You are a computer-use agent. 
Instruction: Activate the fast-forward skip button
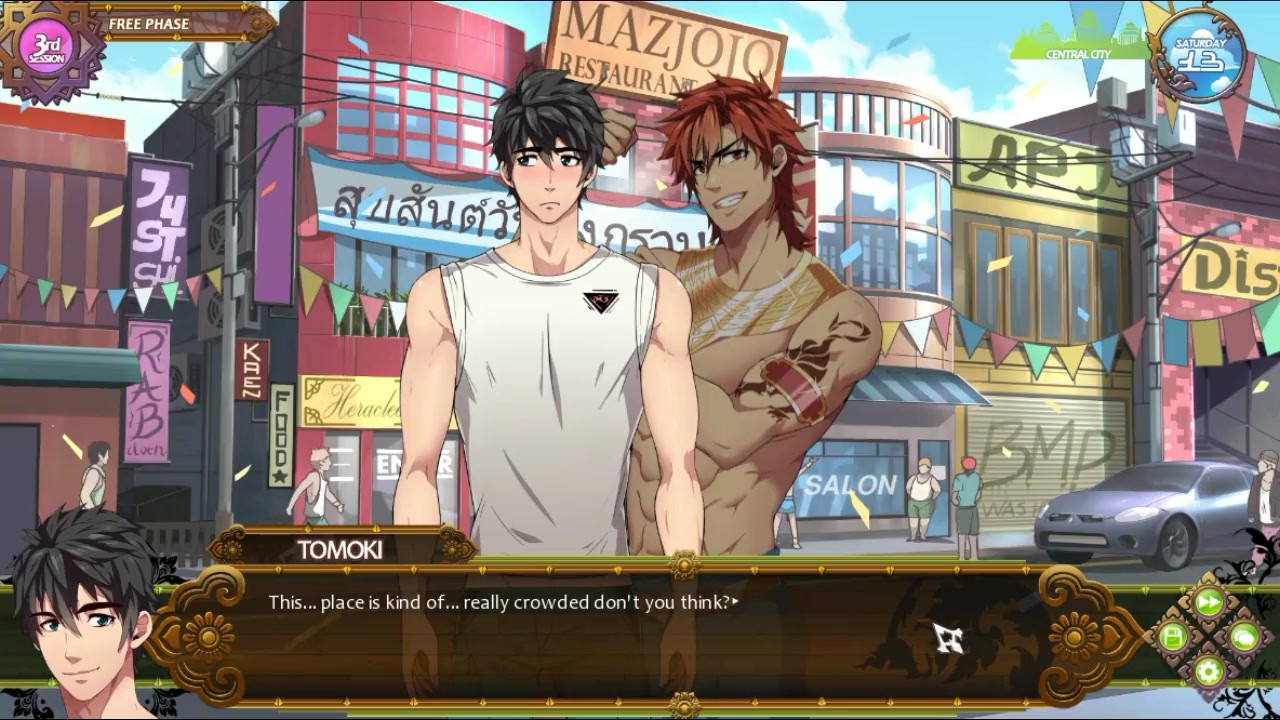pos(1208,602)
